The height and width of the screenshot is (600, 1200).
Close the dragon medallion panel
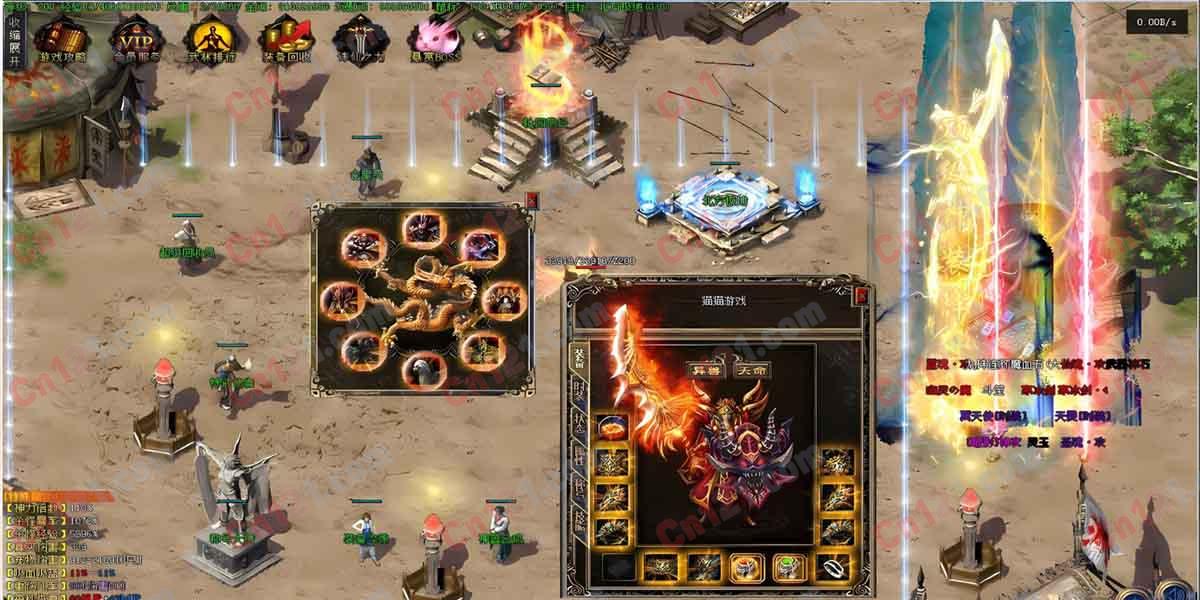[x=532, y=201]
